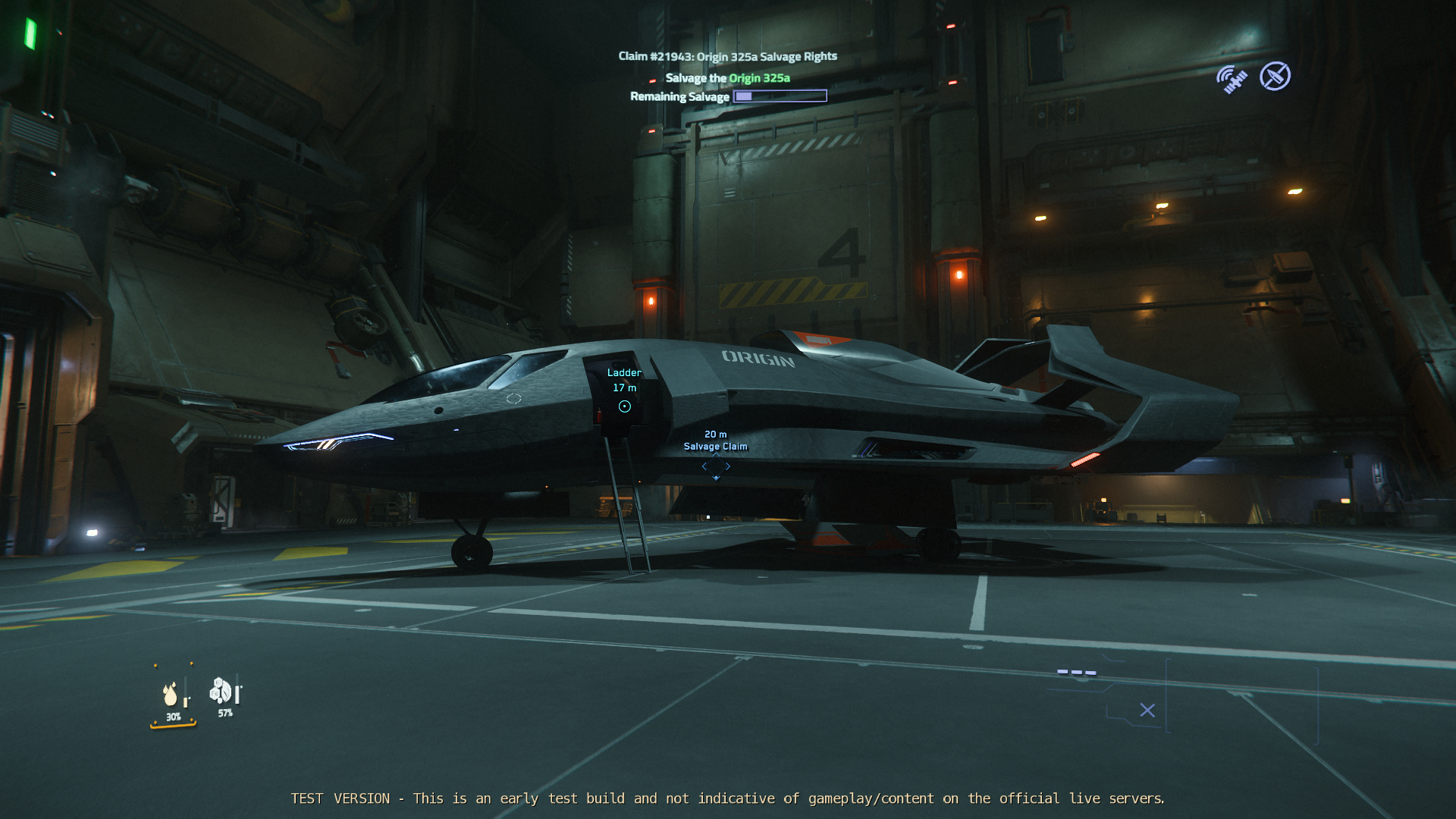The image size is (1456, 819).
Task: Click the crossed-out circle status icon
Action: tap(1275, 77)
